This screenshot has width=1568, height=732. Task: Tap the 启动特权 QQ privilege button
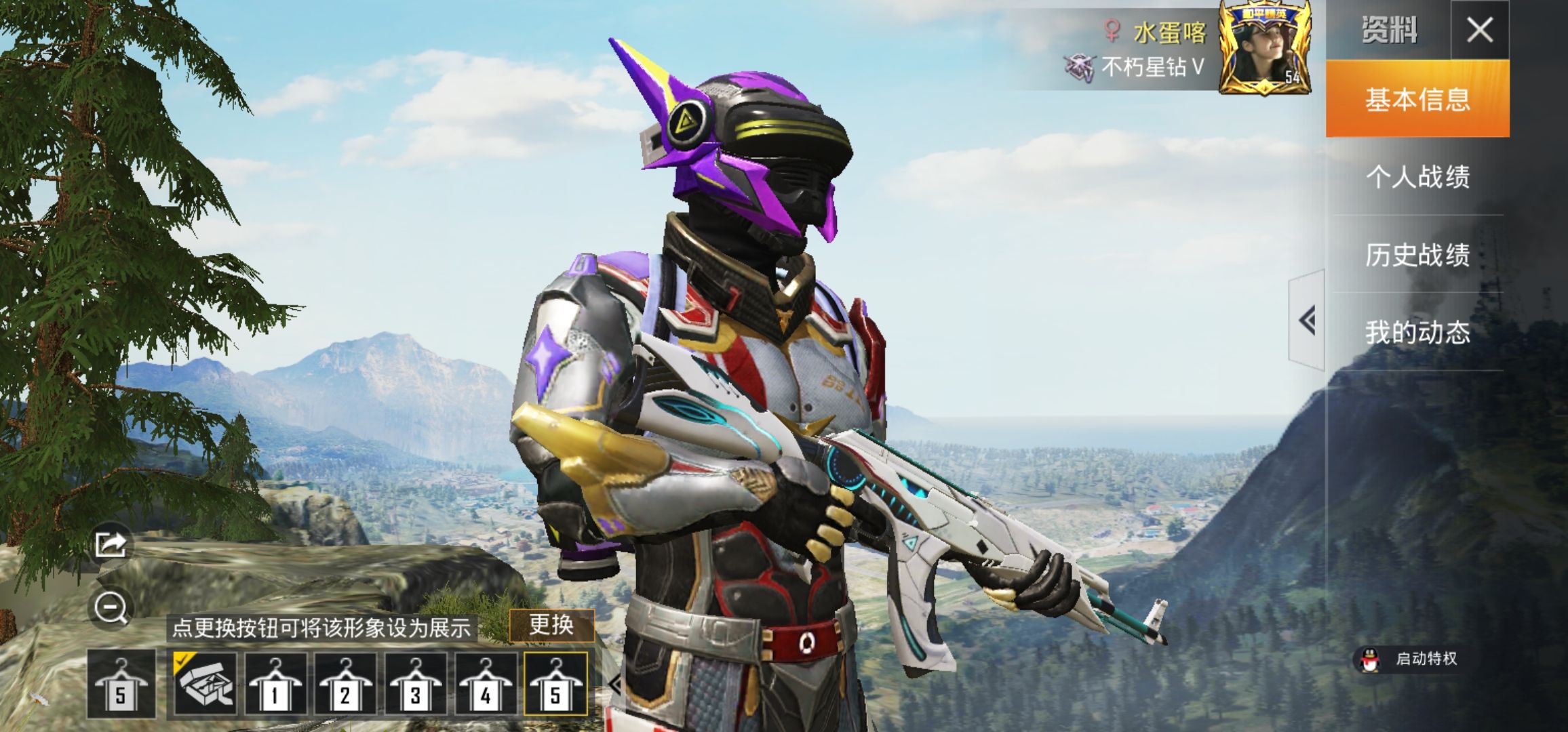tap(1409, 659)
